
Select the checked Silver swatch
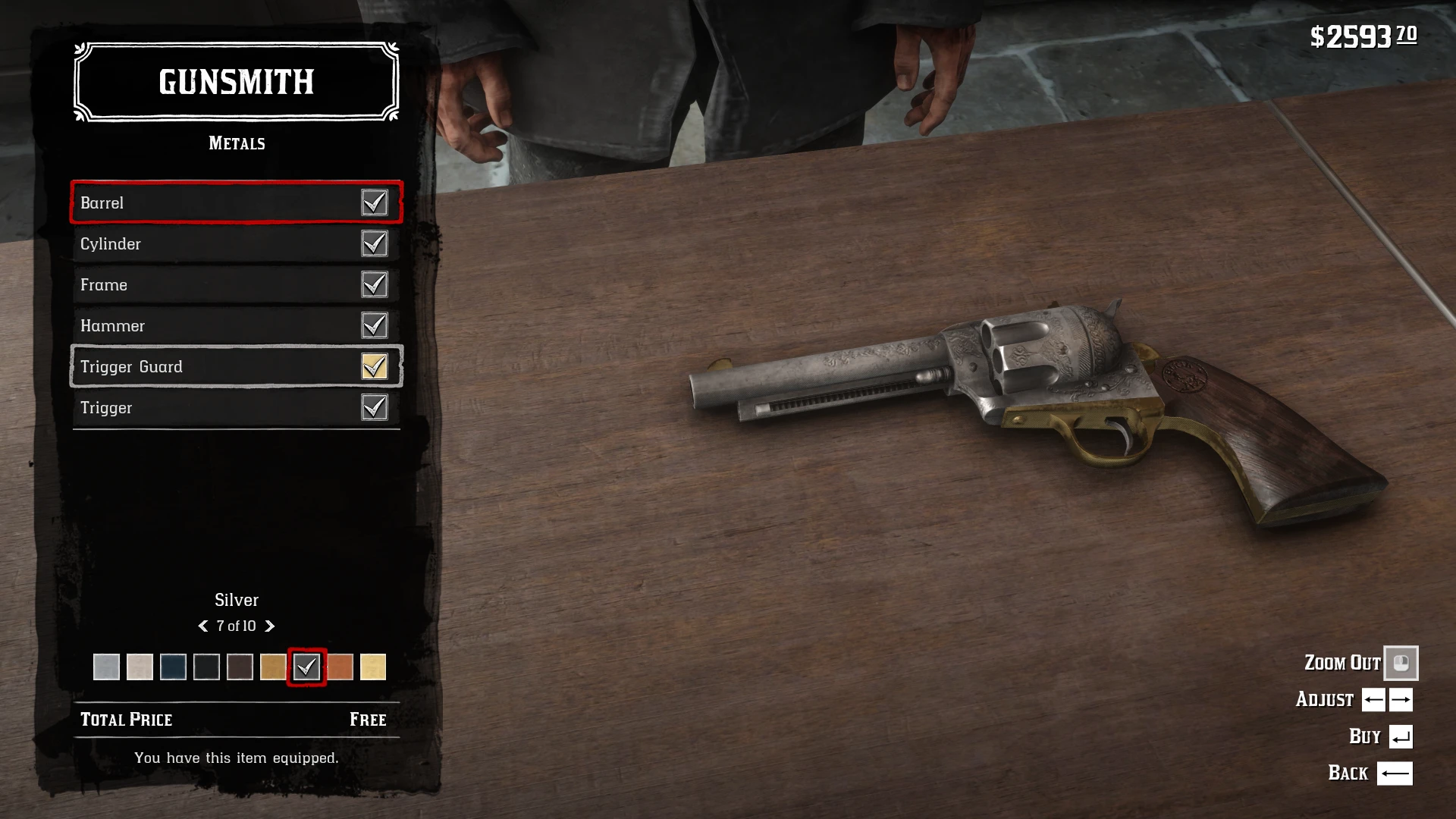point(306,667)
